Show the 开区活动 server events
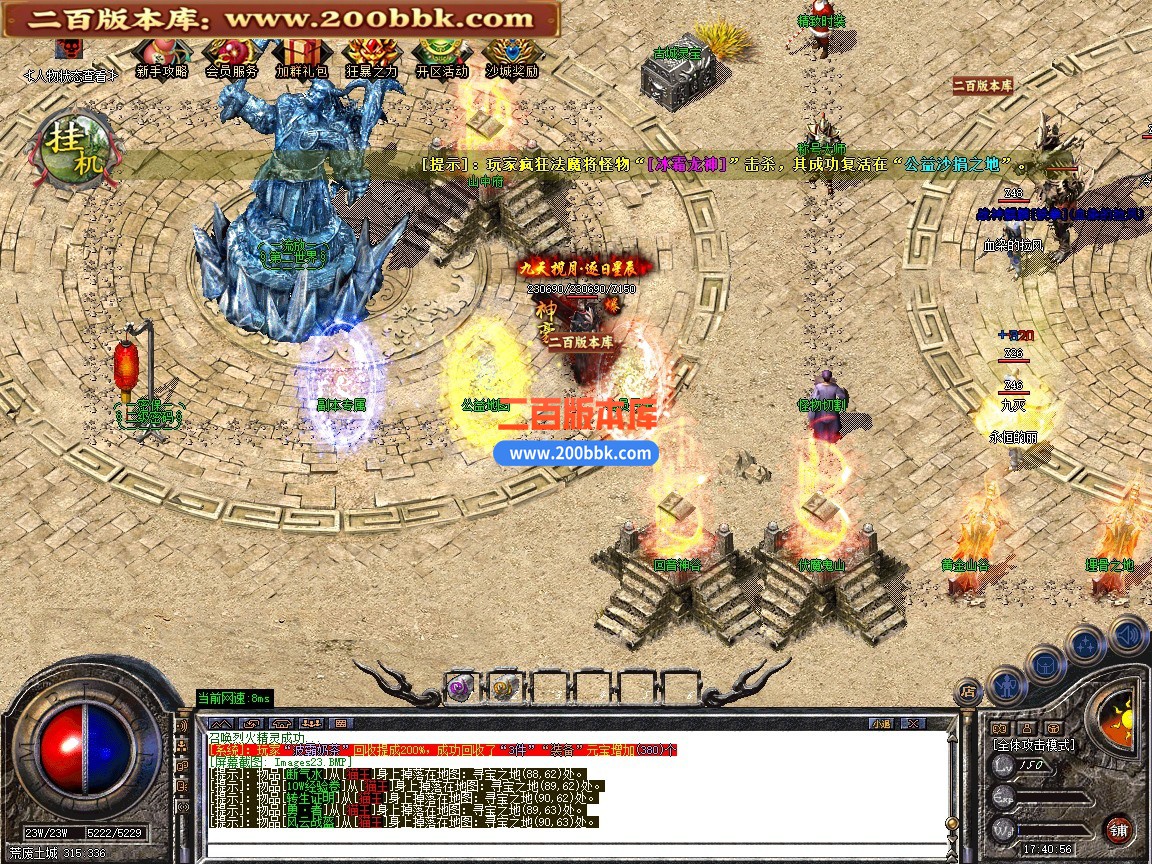This screenshot has height=864, width=1152. [x=441, y=53]
